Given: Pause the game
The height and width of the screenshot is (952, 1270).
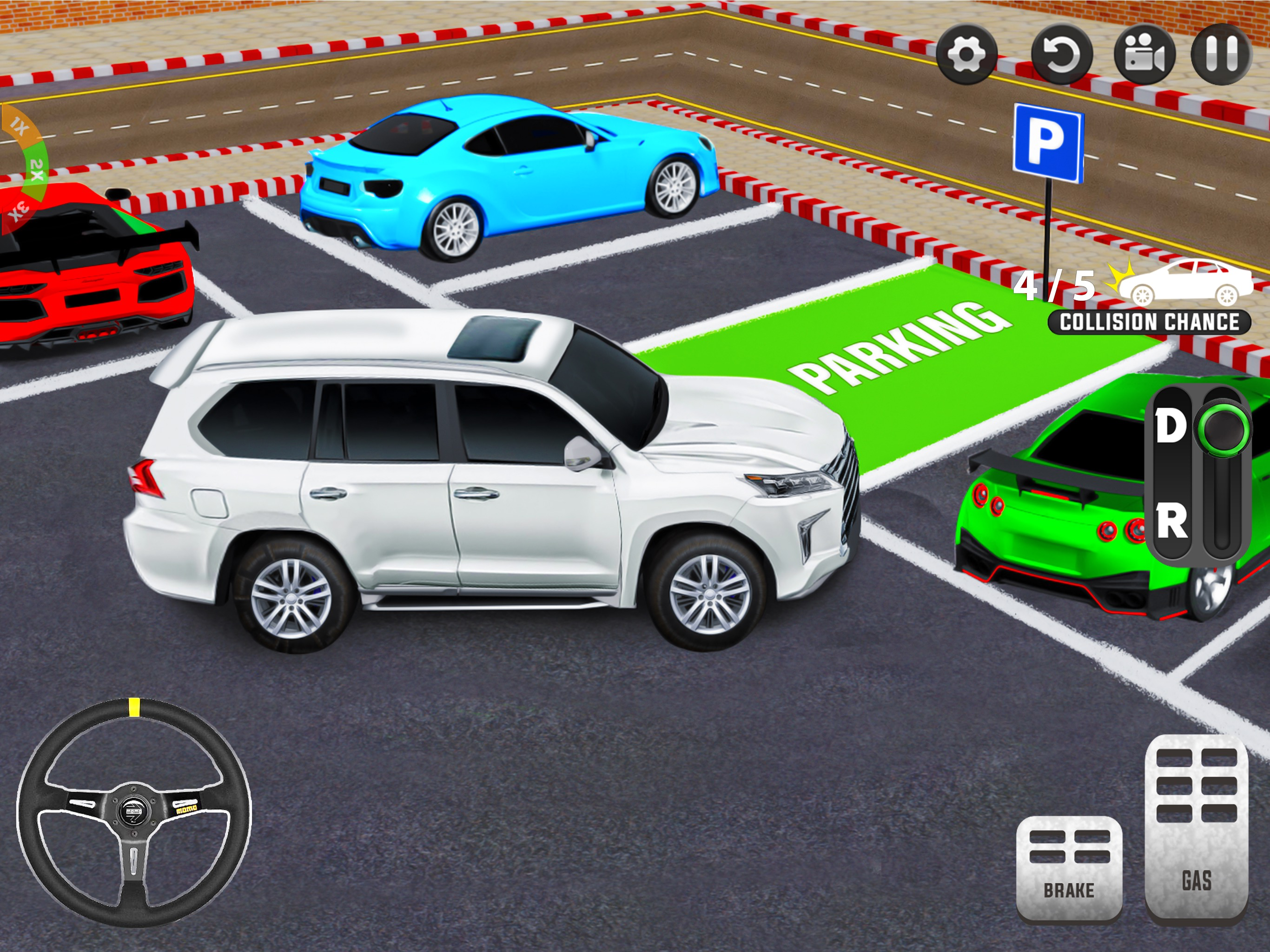Looking at the screenshot, I should [1221, 54].
